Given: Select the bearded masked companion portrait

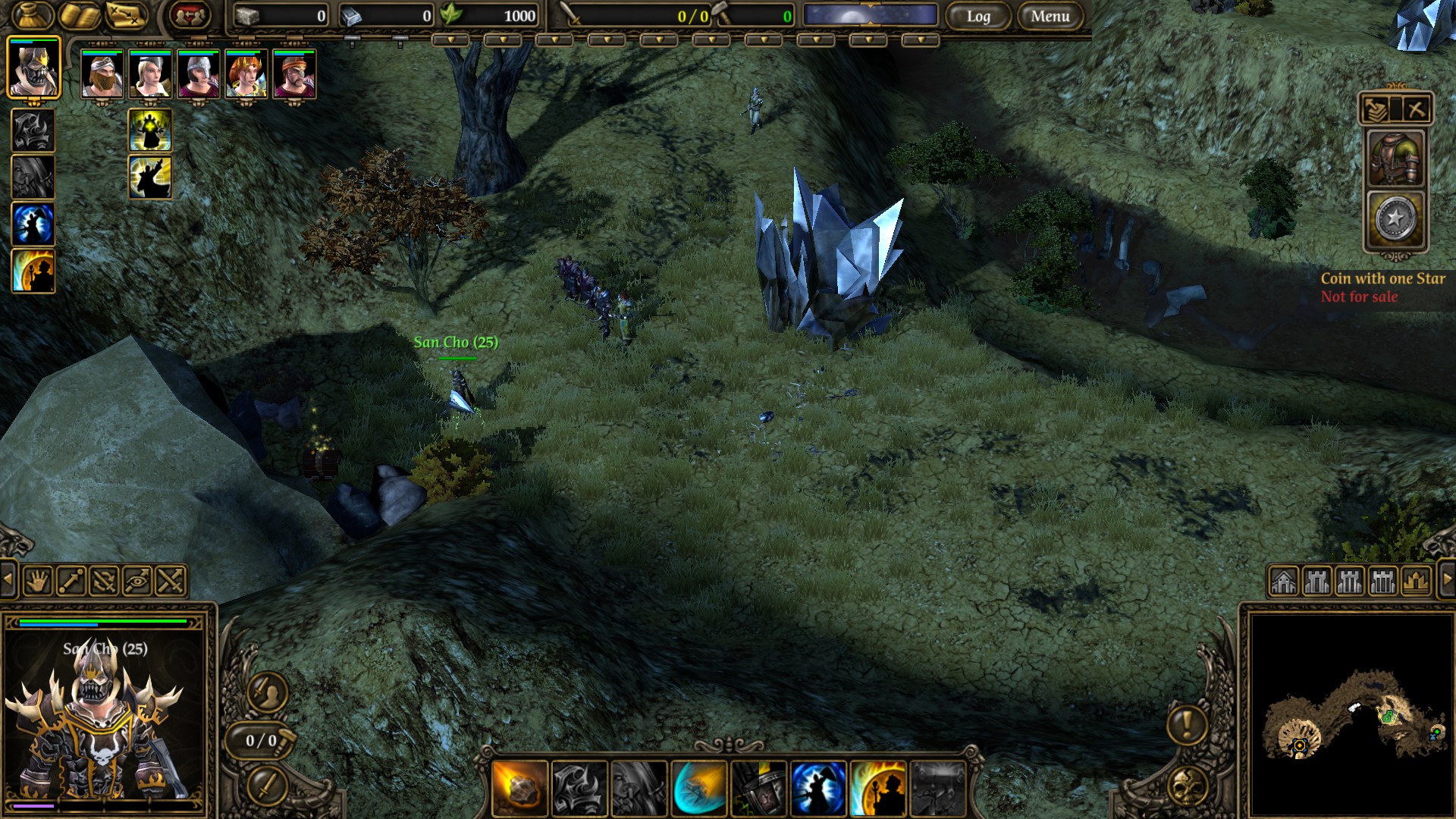Looking at the screenshot, I should click(102, 74).
